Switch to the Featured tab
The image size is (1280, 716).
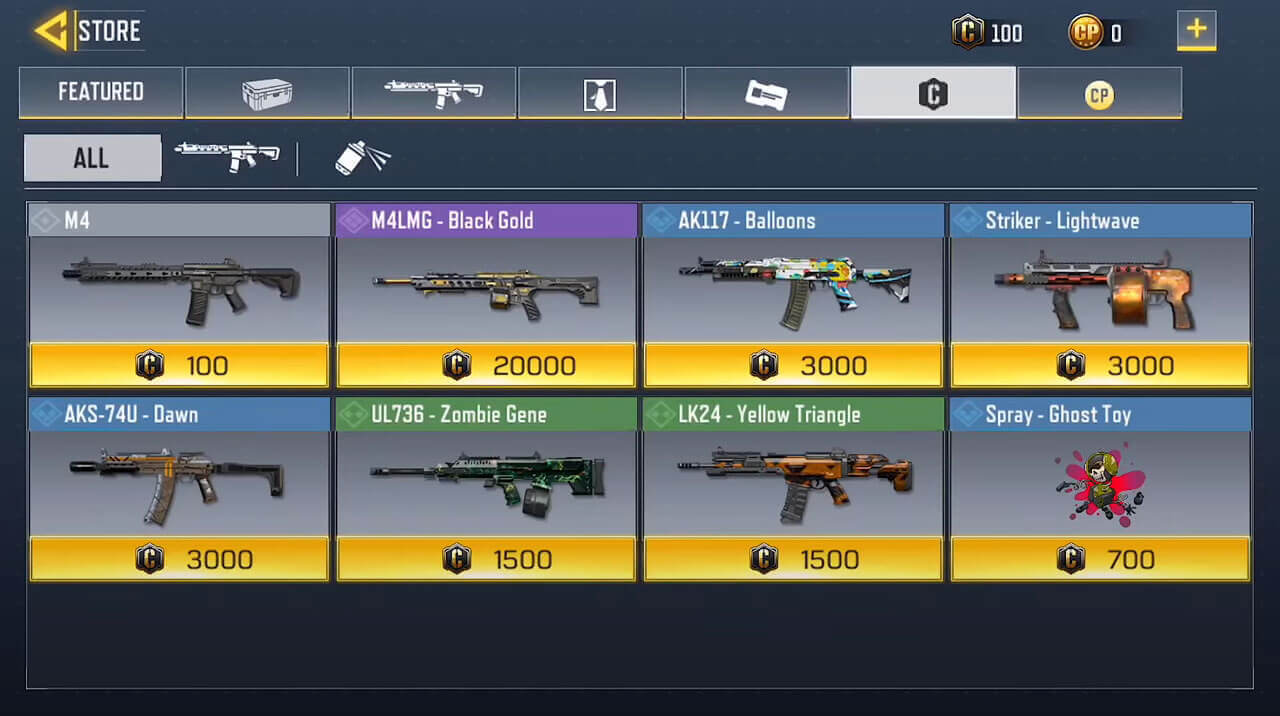101,92
